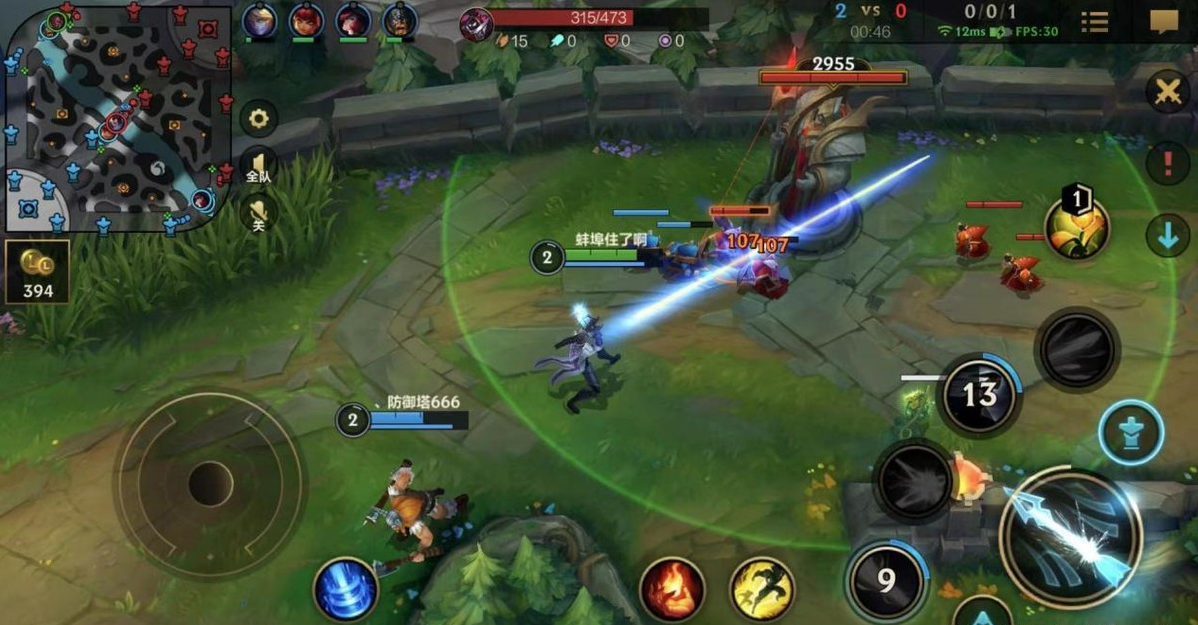Image resolution: width=1198 pixels, height=625 pixels.
Task: Select the dark masked teammate portrait
Action: (400, 19)
